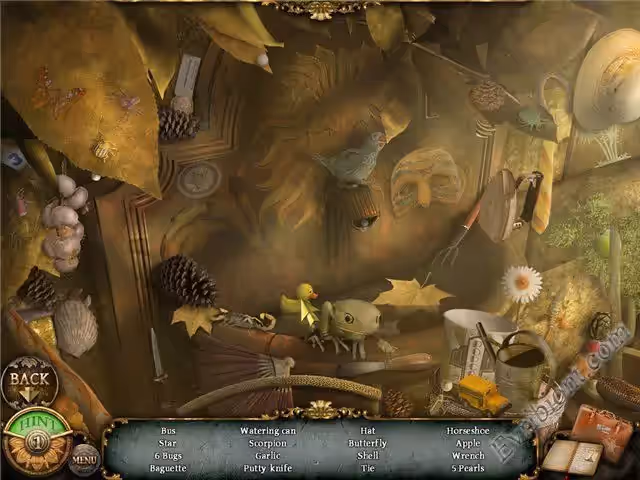Open the game MENU
This screenshot has height=480, width=640.
(x=84, y=461)
